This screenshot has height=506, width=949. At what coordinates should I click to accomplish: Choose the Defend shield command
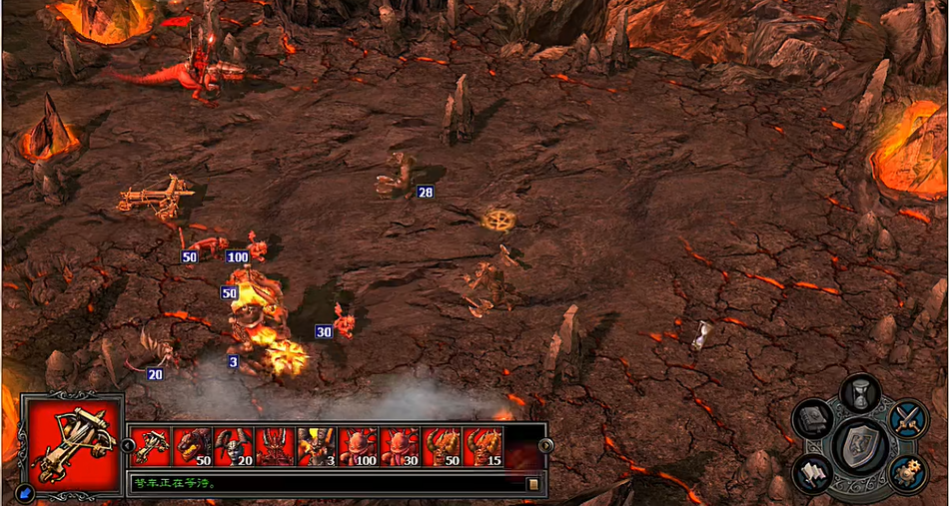click(860, 445)
